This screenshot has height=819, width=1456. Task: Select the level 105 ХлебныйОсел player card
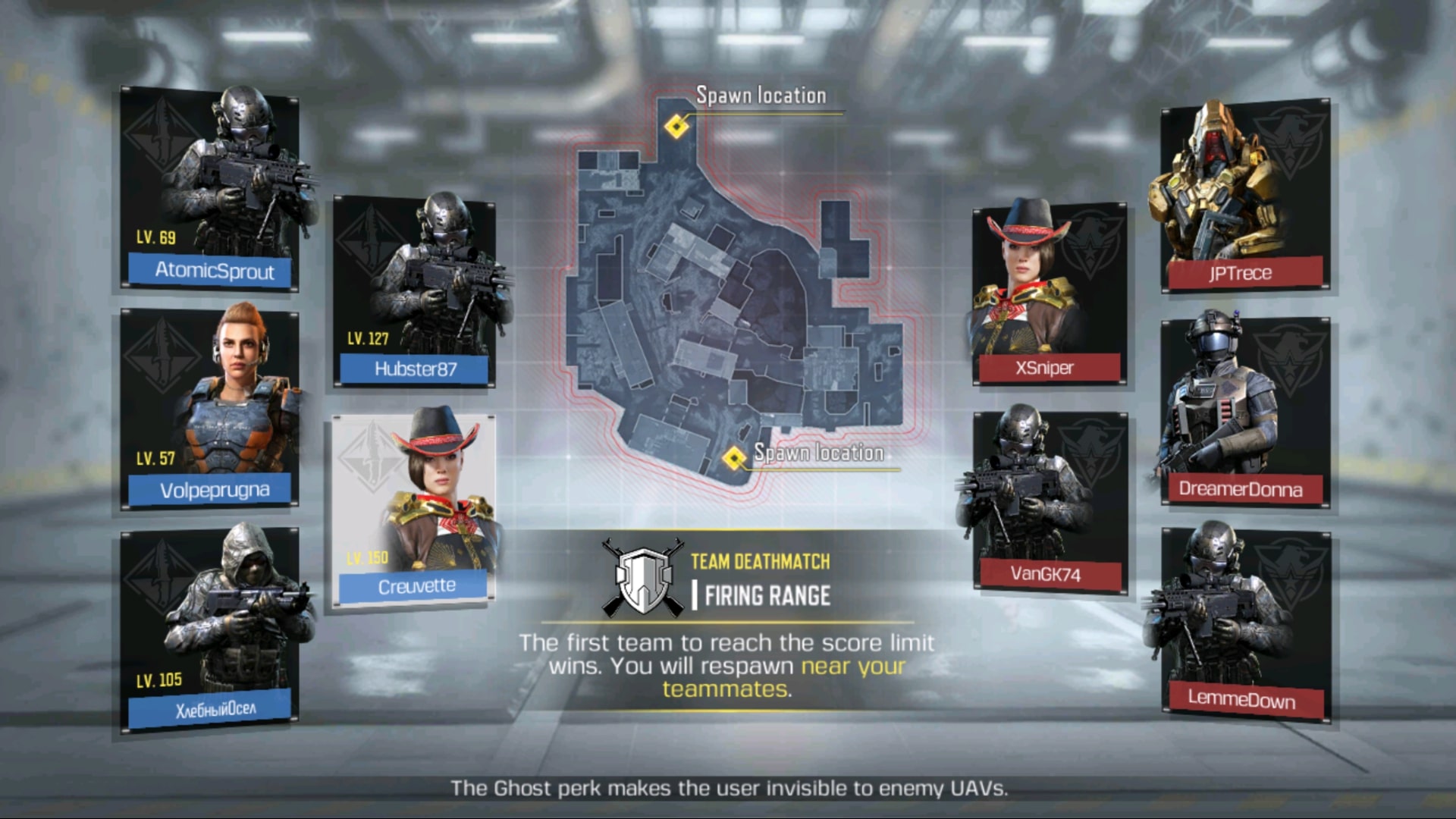(x=209, y=628)
